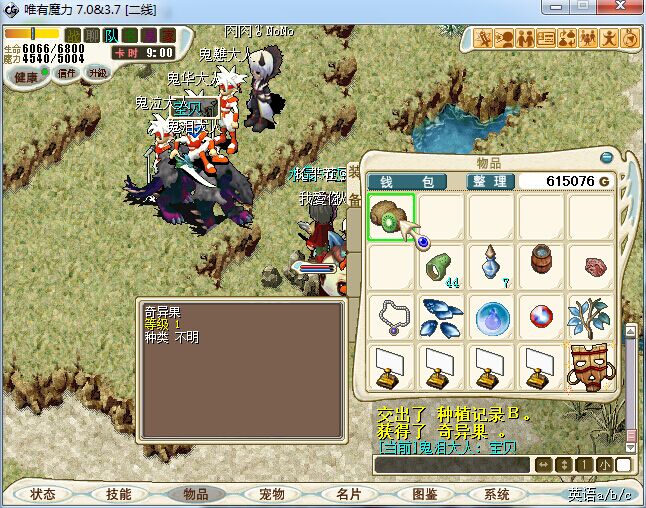Click the 升级 level-up button
The image size is (646, 508).
(x=97, y=73)
